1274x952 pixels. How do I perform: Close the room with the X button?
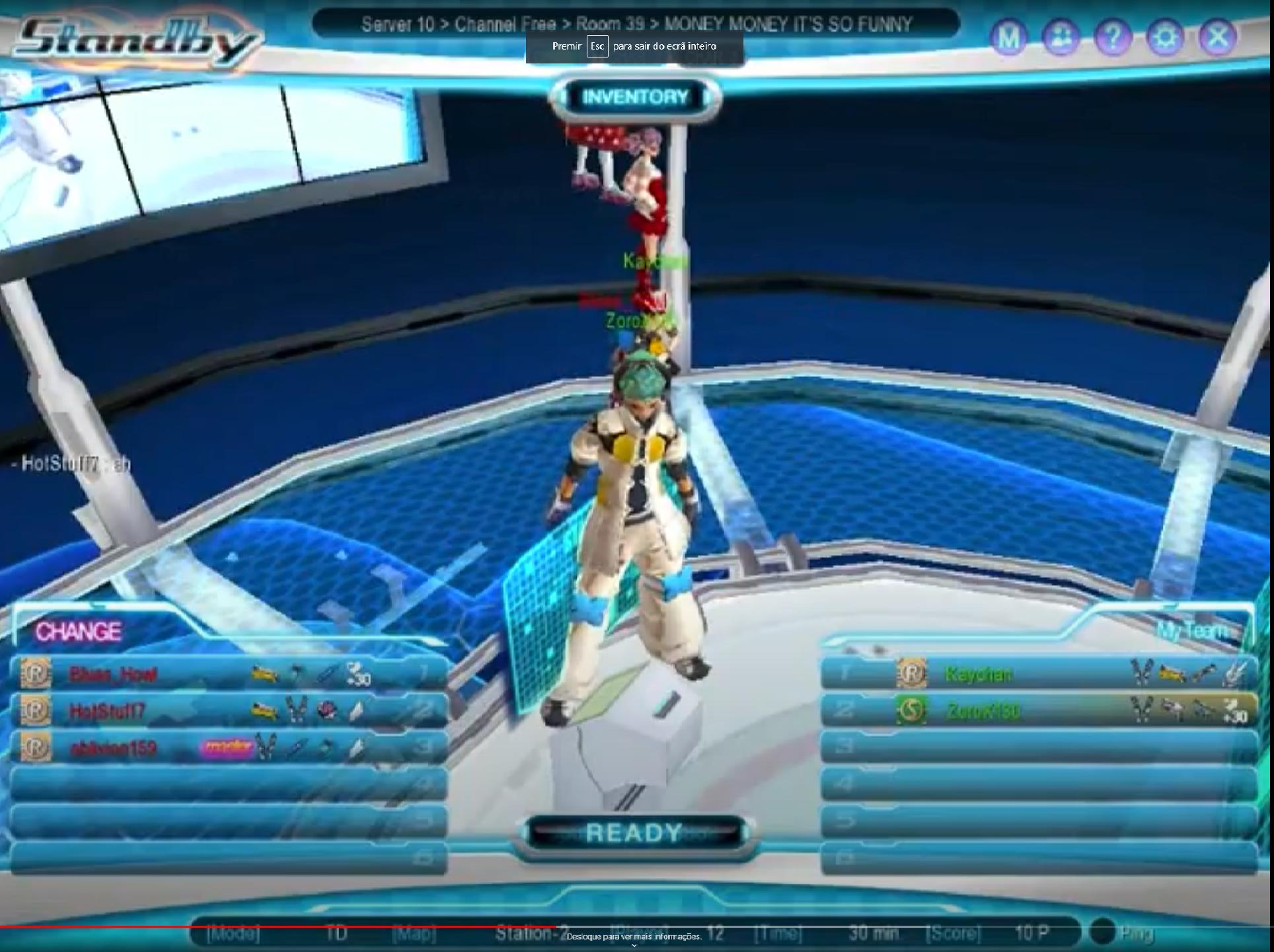[x=1217, y=37]
